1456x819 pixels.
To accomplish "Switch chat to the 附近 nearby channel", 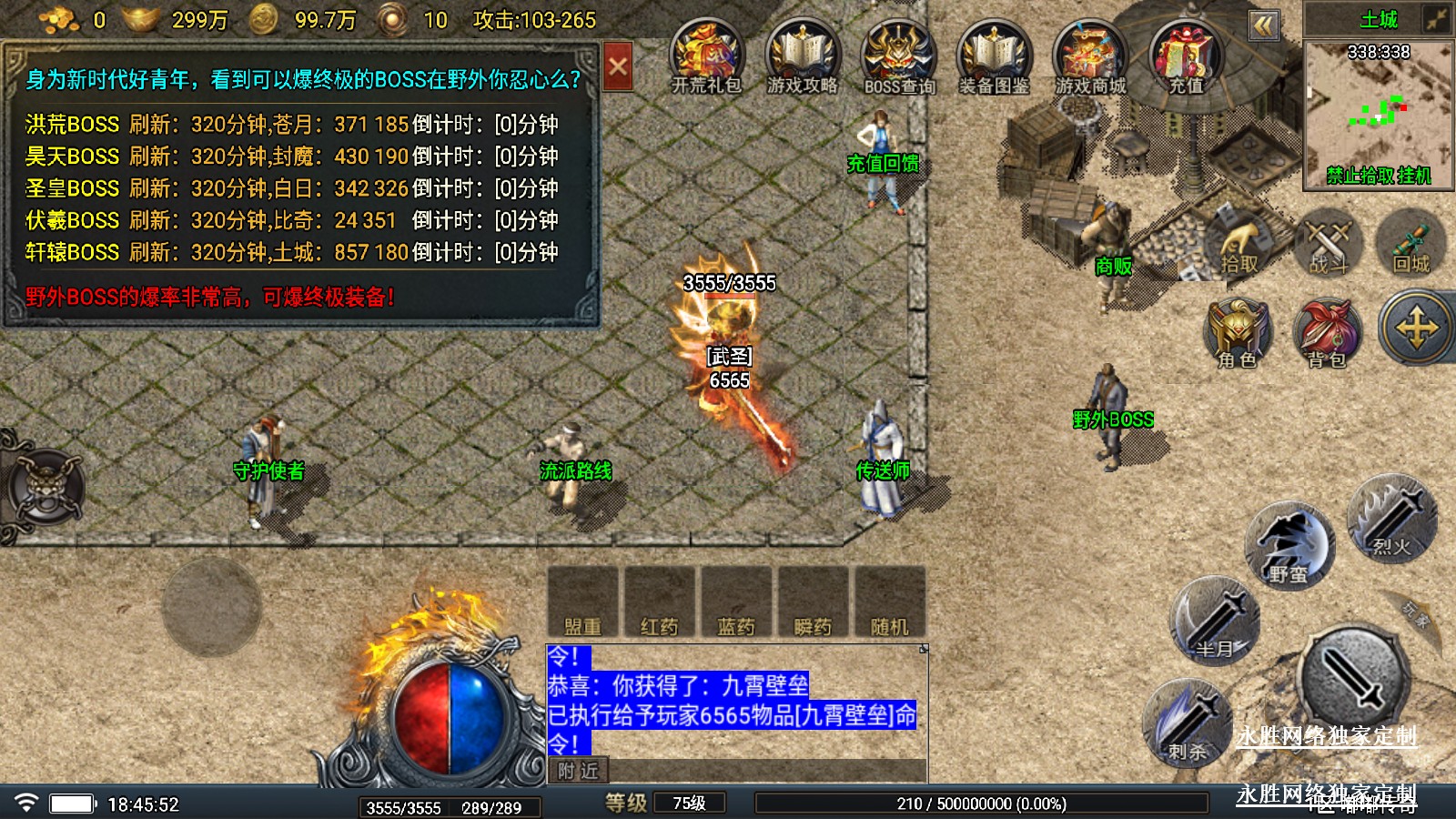I will pos(579,771).
